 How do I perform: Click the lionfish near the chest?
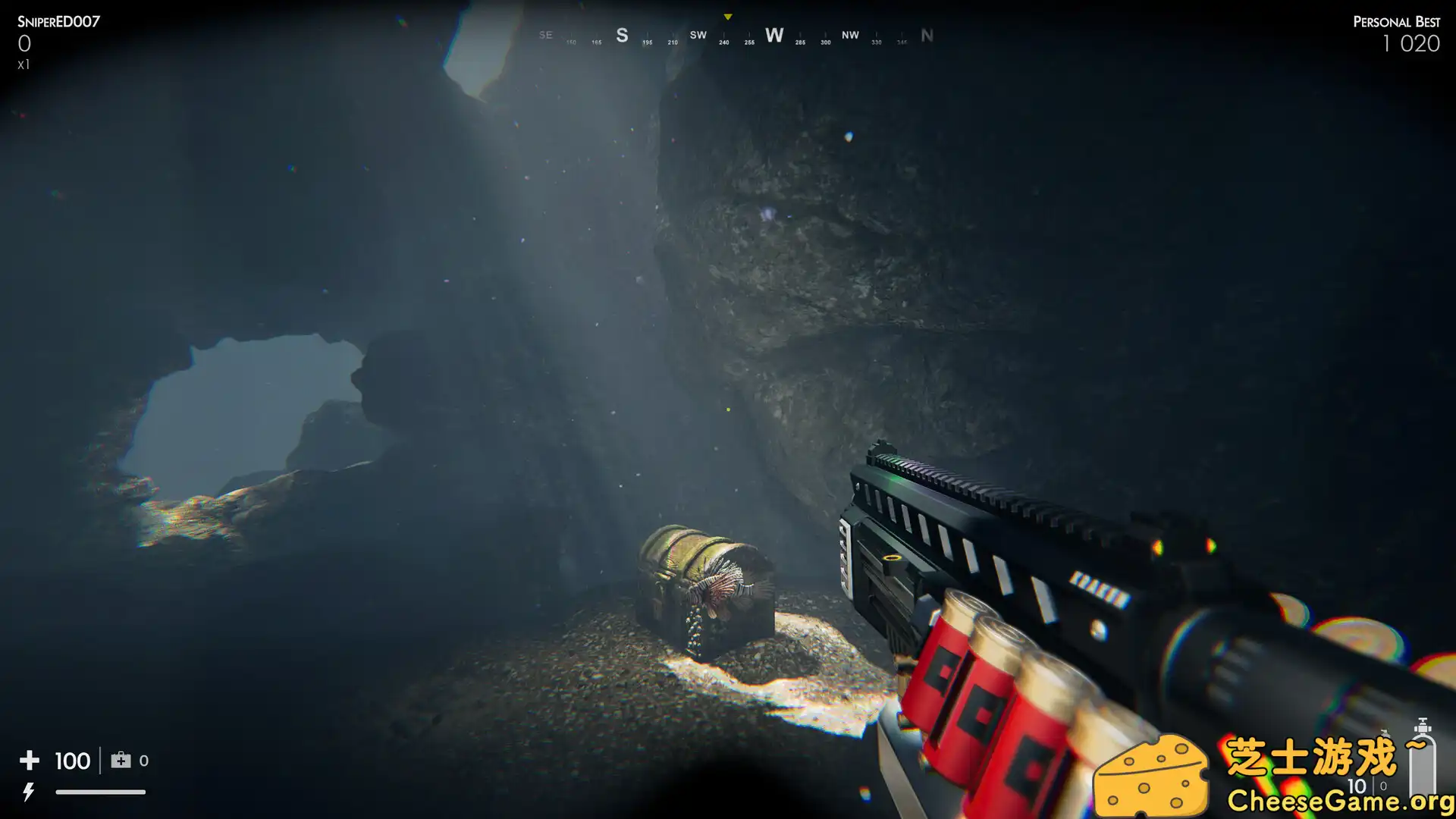(721, 589)
